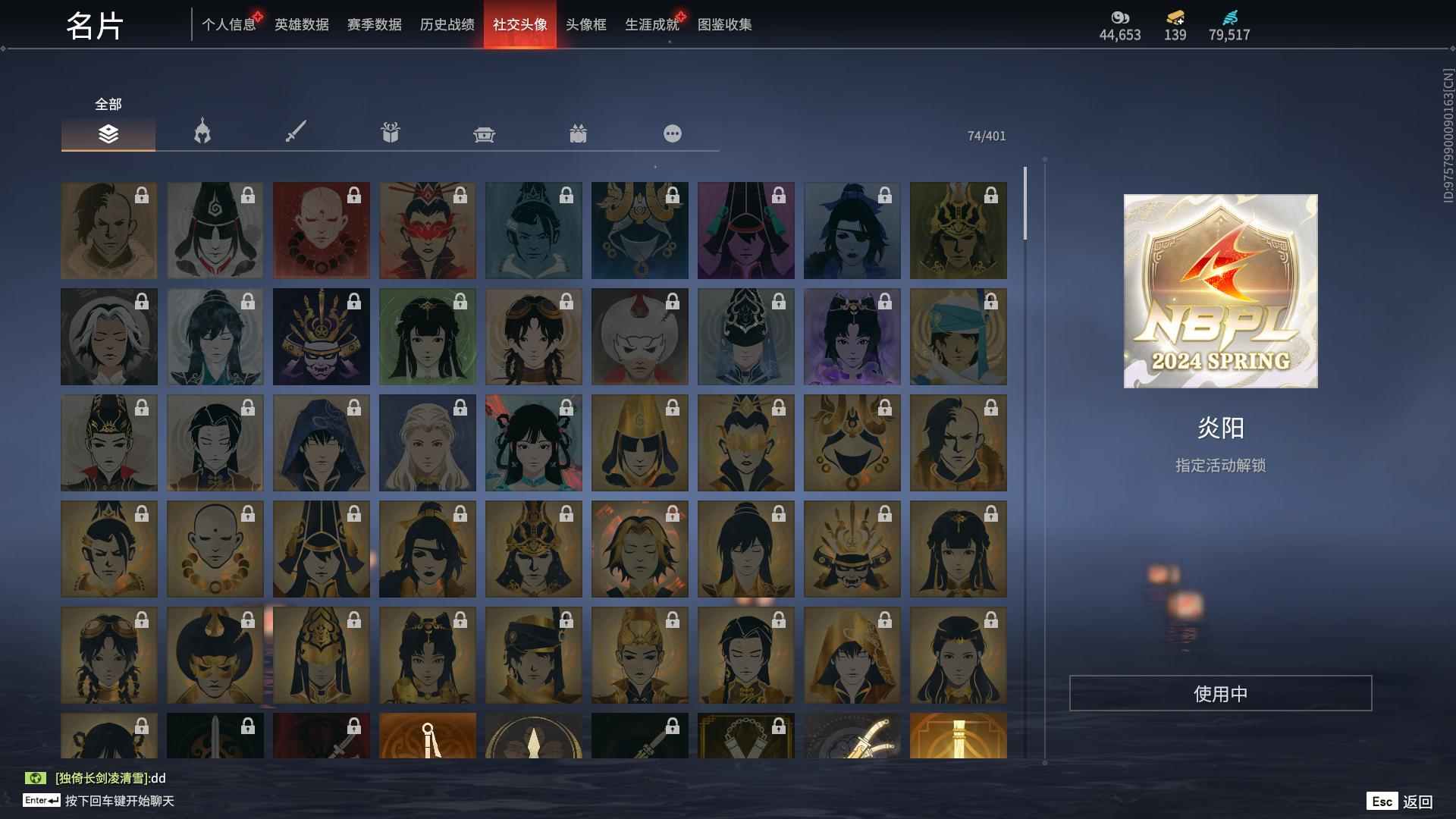Select the helmet category filter icon
This screenshot has width=1456, height=819.
click(201, 133)
